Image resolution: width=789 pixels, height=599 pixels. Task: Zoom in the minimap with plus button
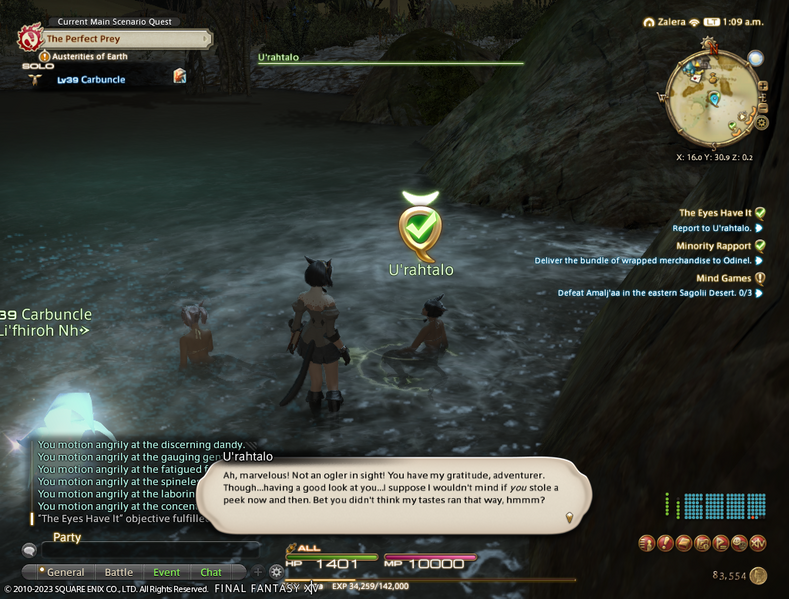click(x=763, y=86)
